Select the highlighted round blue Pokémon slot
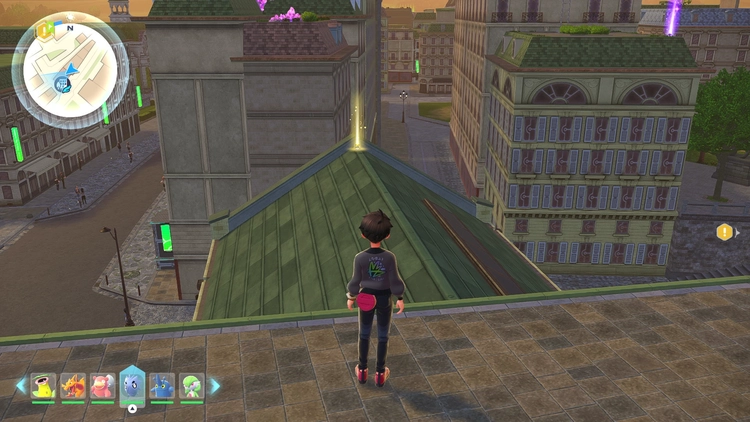This screenshot has width=750, height=422. [x=132, y=384]
